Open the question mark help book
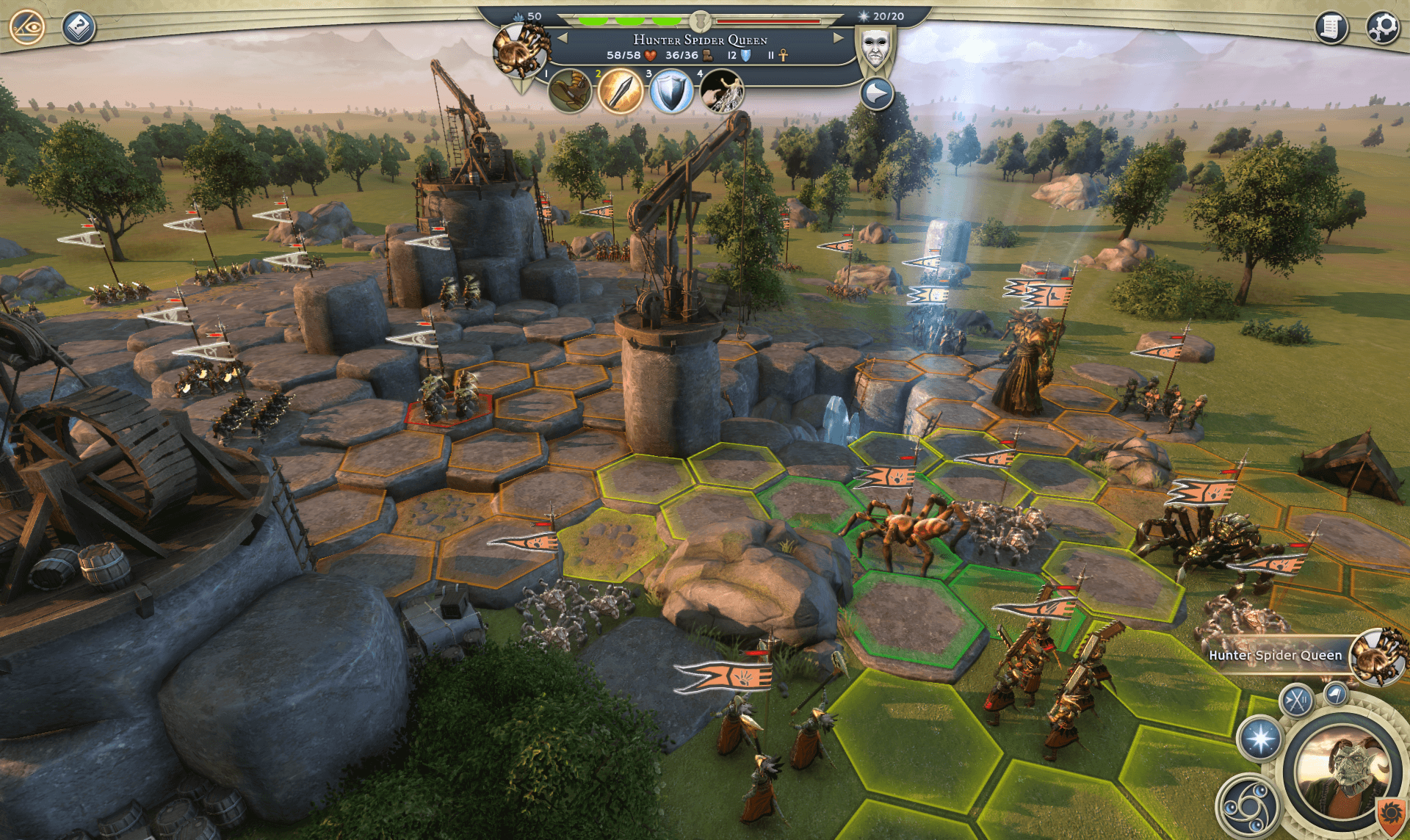 click(79, 28)
